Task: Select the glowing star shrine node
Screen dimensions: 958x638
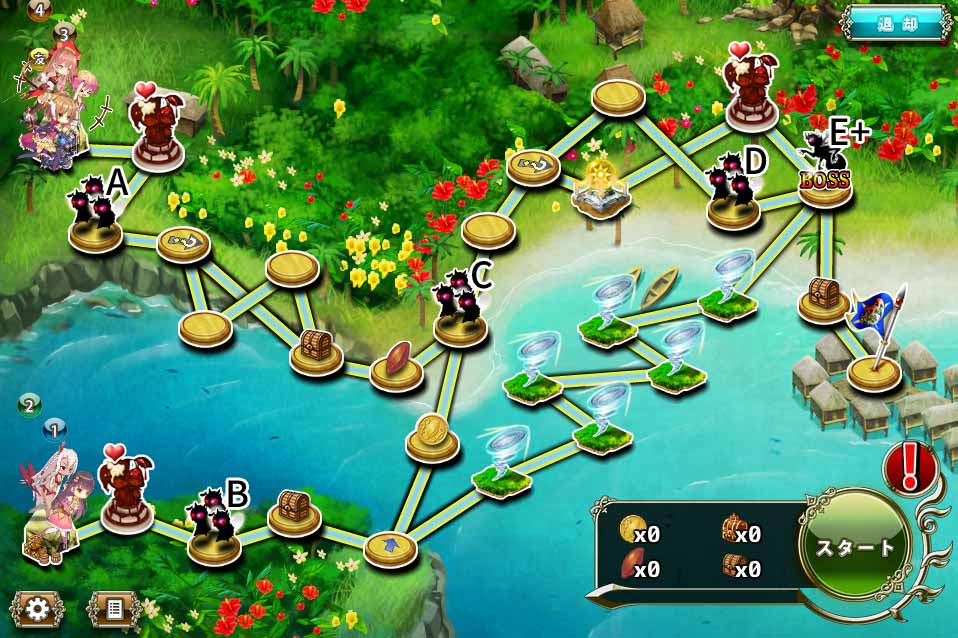Action: coord(601,189)
